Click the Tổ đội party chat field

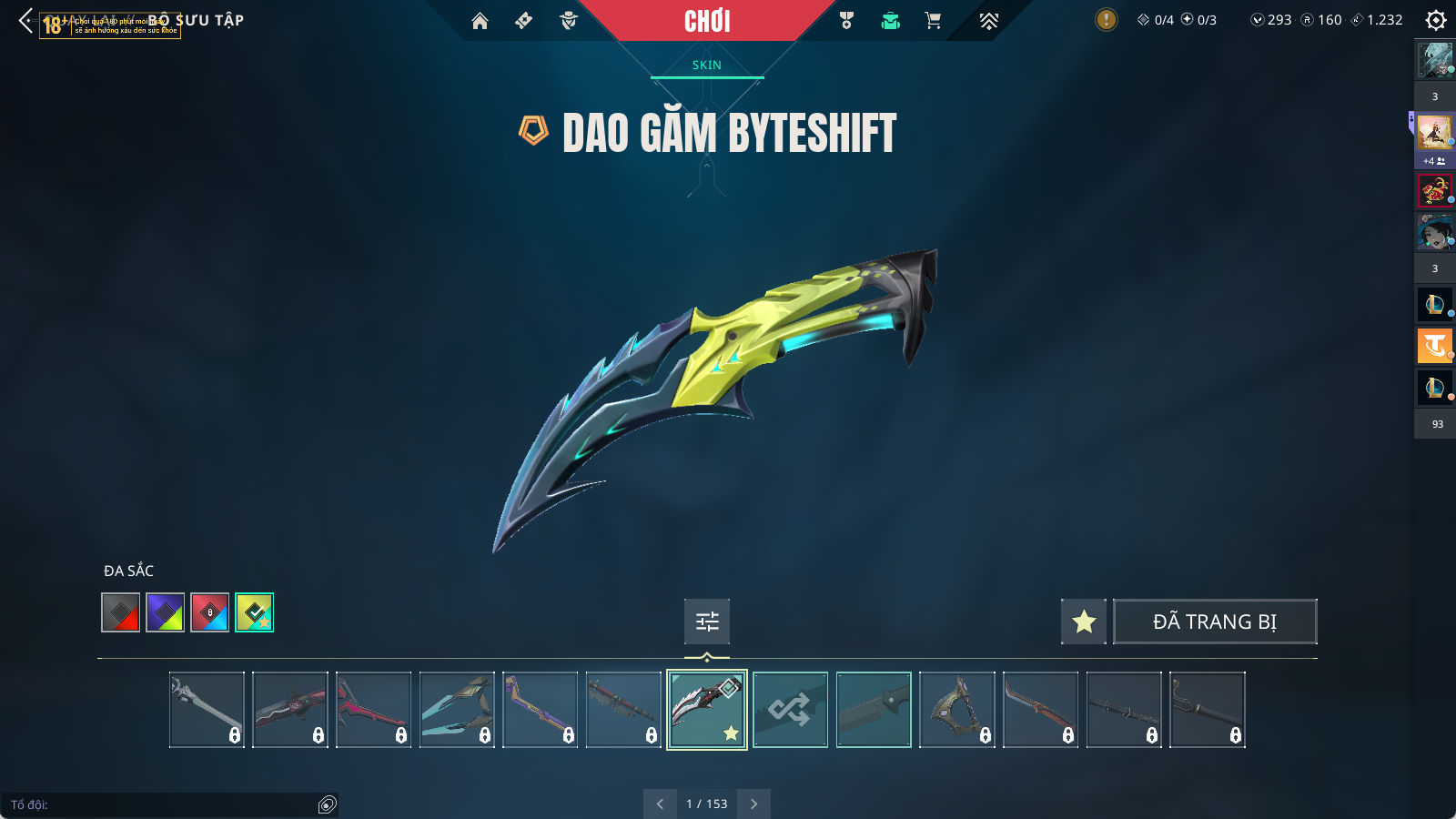coord(164,804)
